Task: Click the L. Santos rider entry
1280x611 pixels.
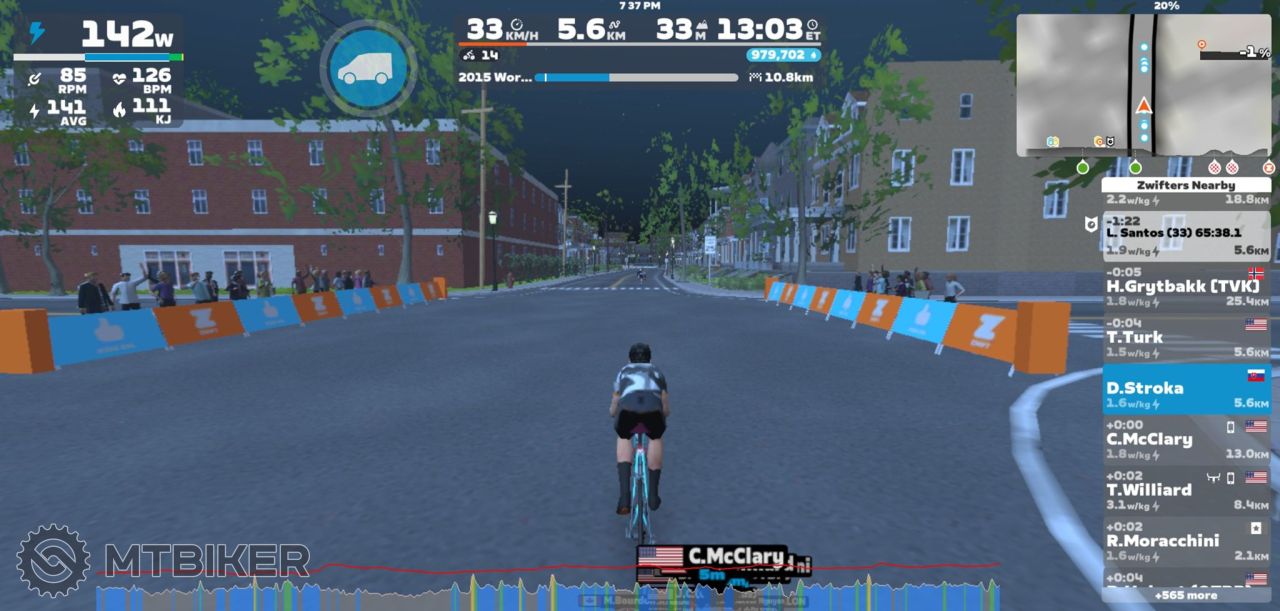Action: (x=1186, y=235)
